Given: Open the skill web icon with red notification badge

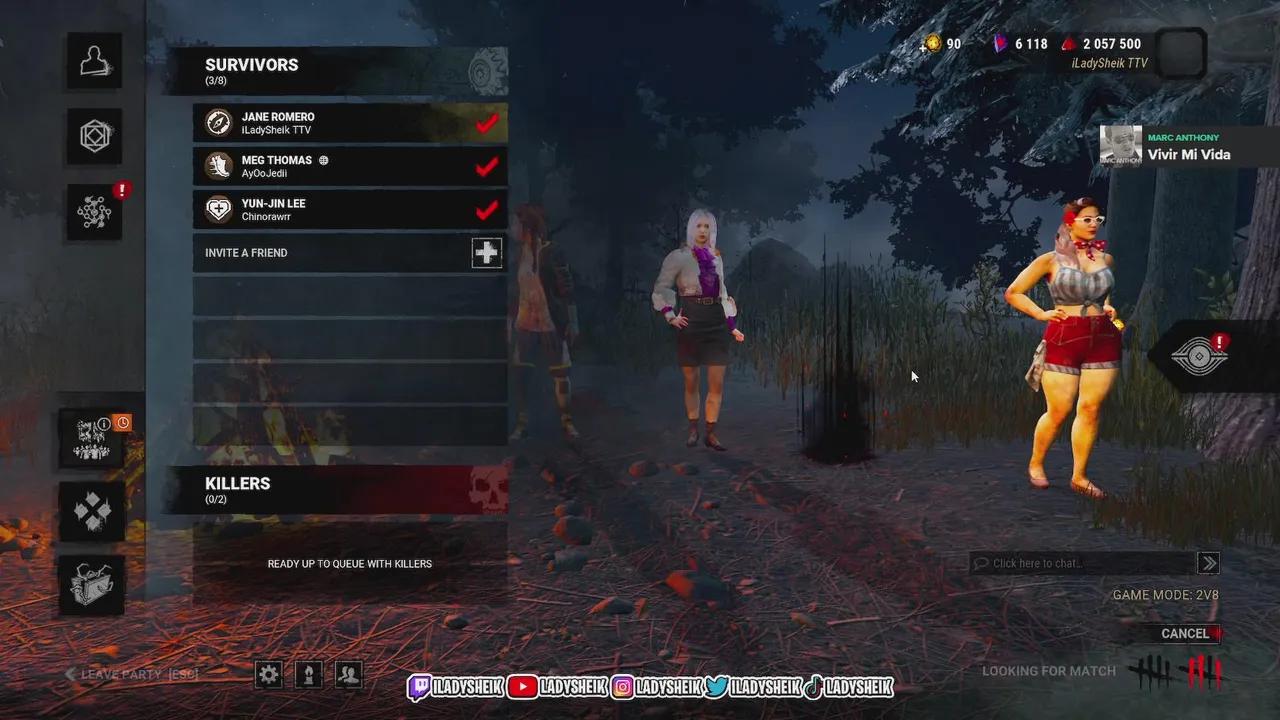Looking at the screenshot, I should 93,213.
